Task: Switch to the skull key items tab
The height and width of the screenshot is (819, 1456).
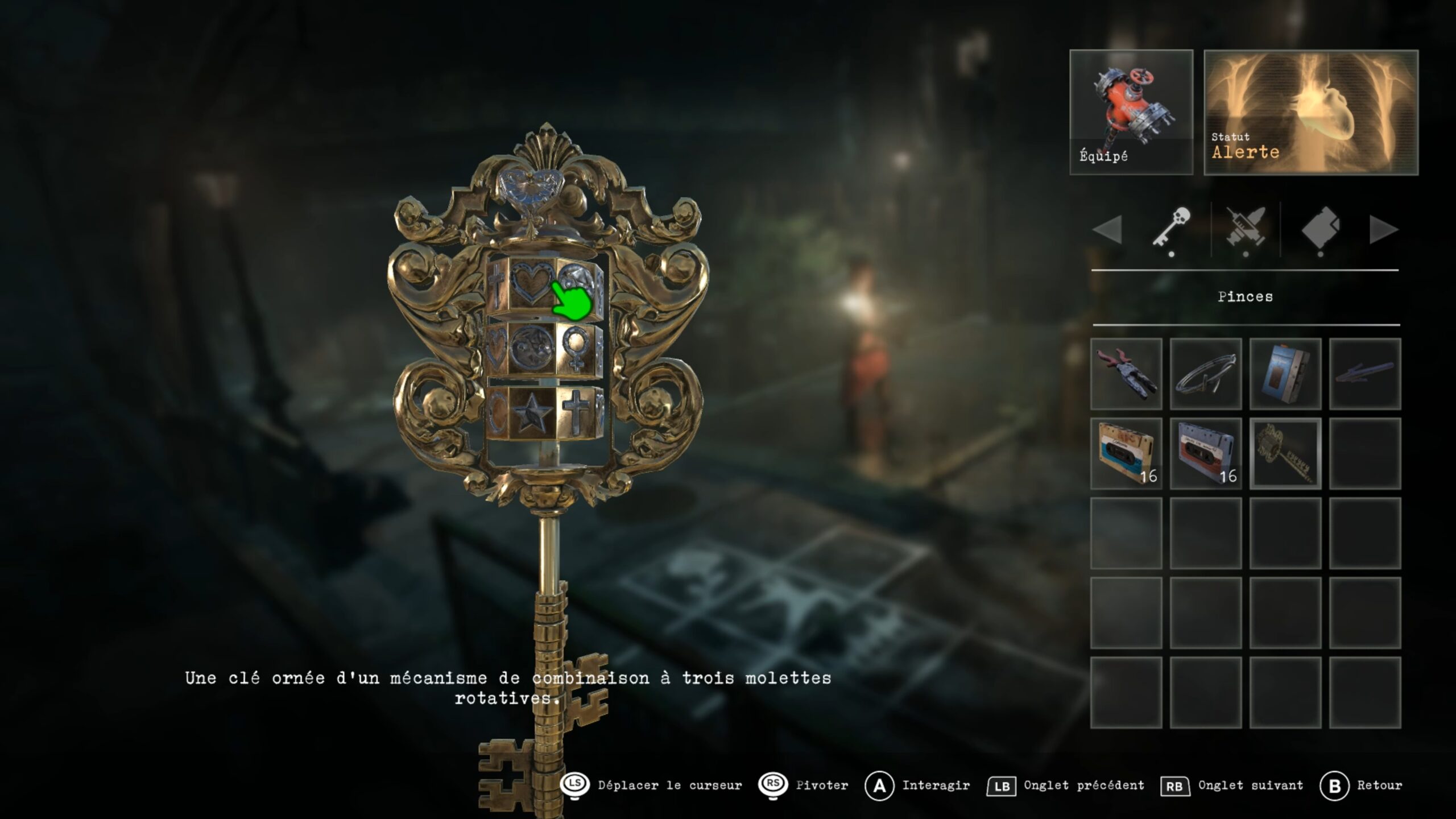Action: tap(1171, 229)
